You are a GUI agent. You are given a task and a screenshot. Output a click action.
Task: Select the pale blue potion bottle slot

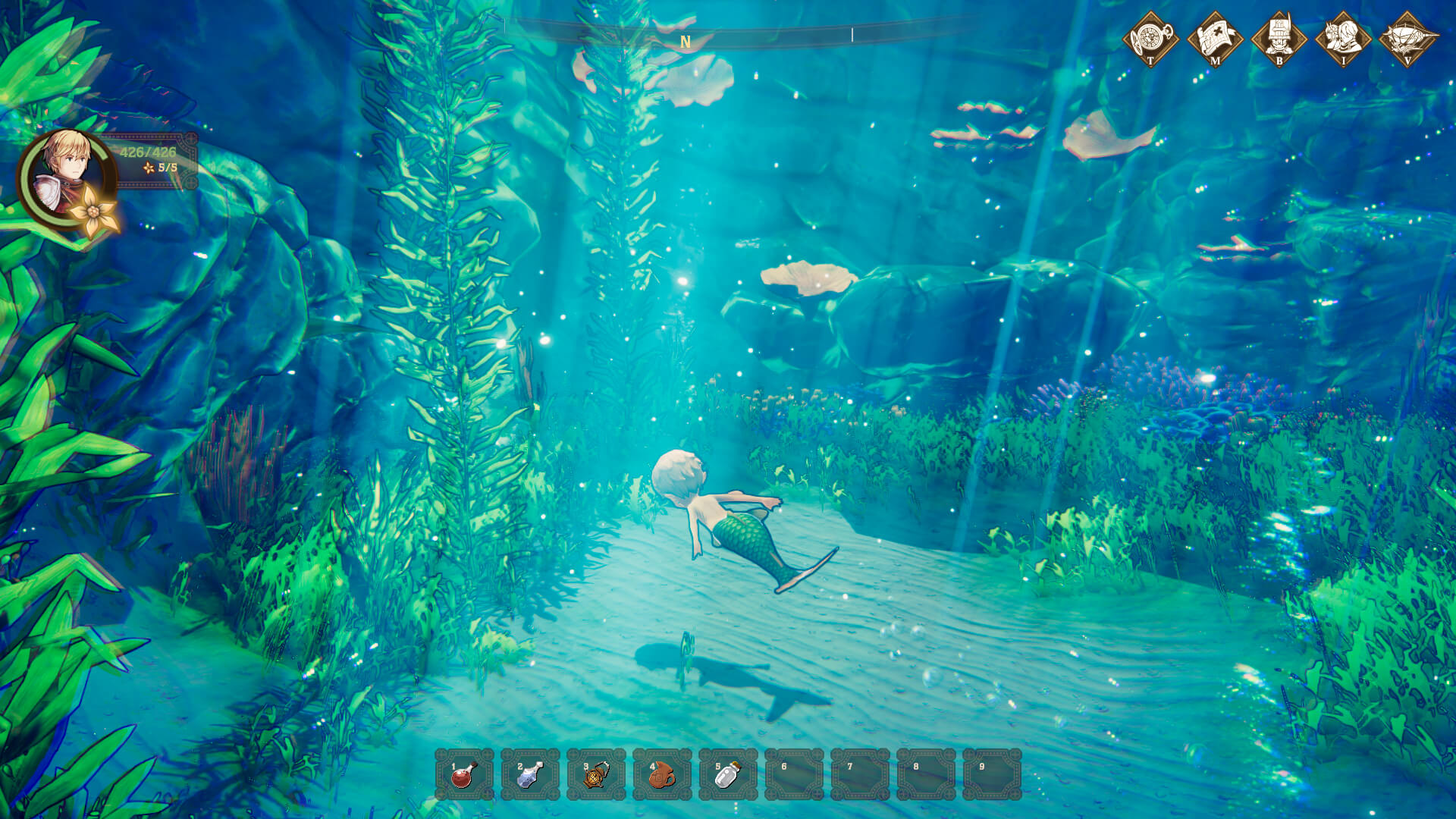pyautogui.click(x=530, y=774)
